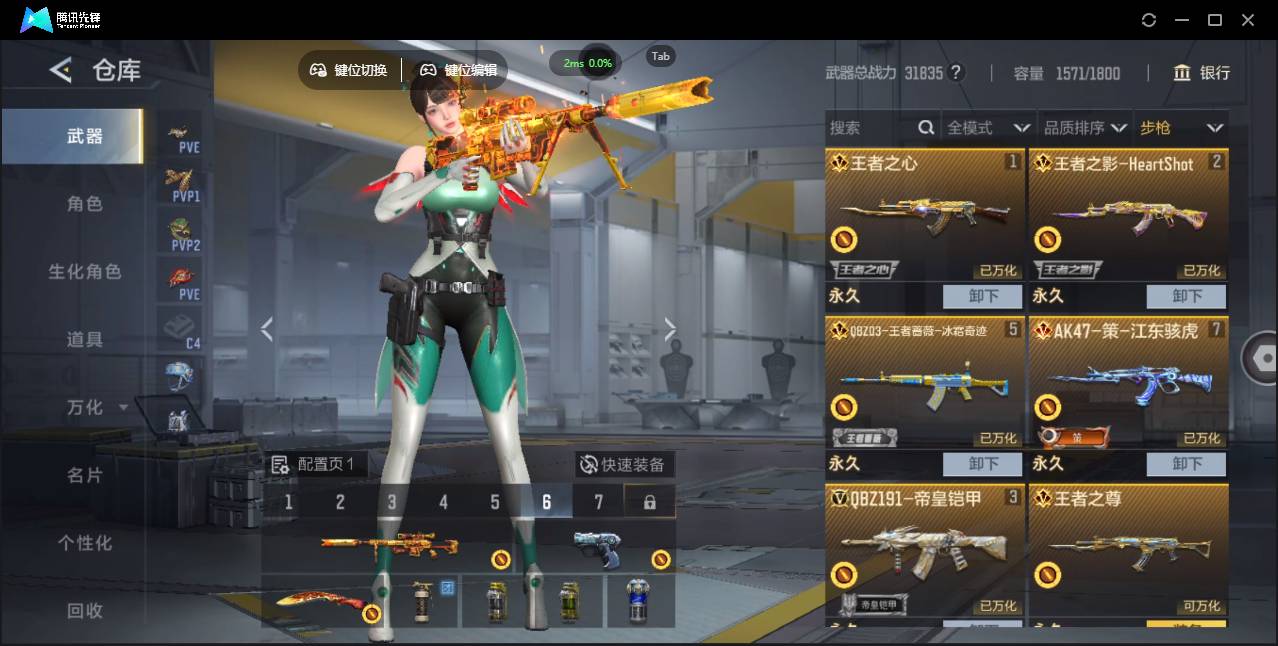
Task: Switch to the 生化角色 category
Action: pyautogui.click(x=84, y=272)
